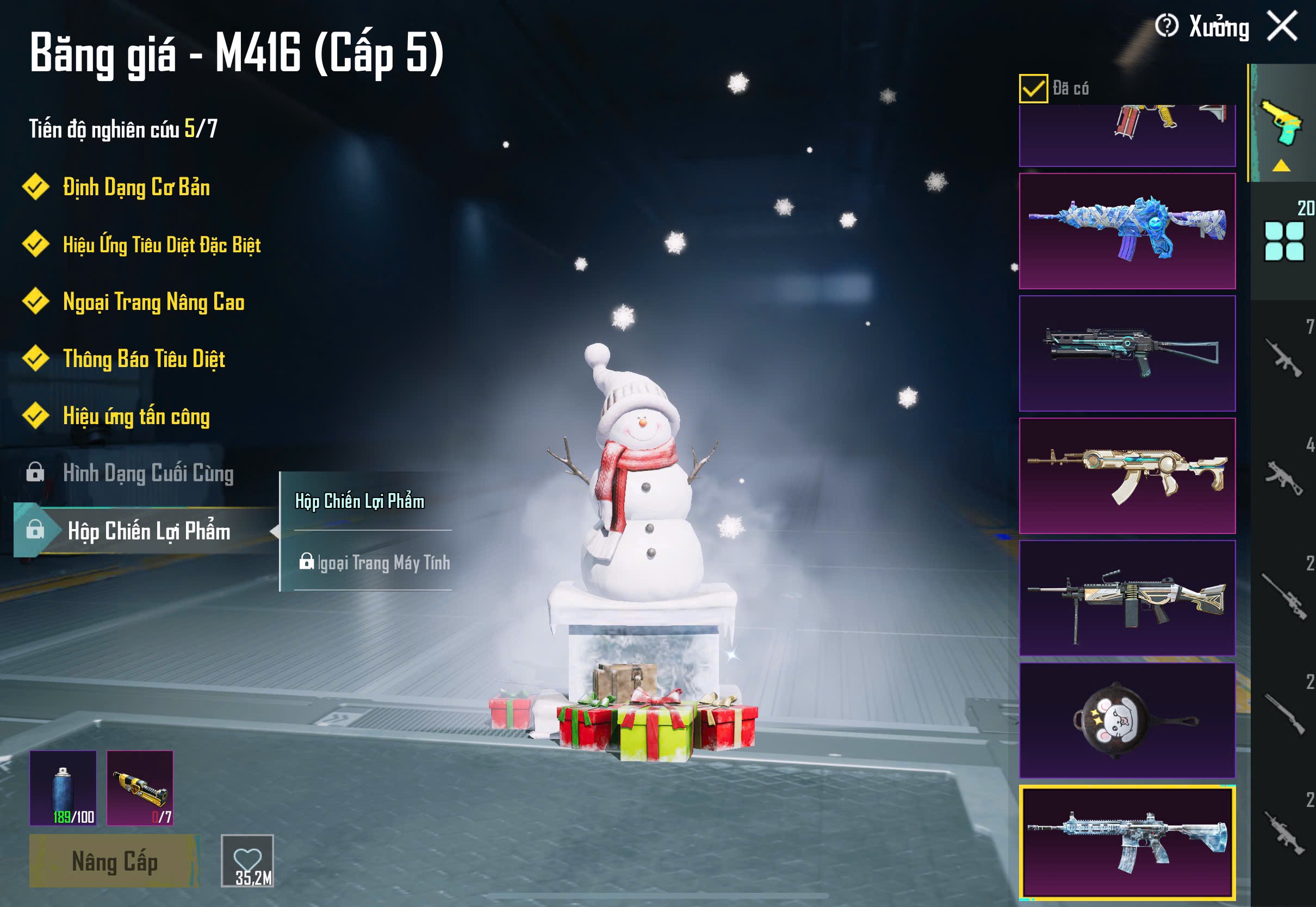Screen dimensions: 1316x907
Task: Select "Hiệu Ứng Tiêu Diệt Đặc Biệt" entry
Action: pyautogui.click(x=162, y=245)
